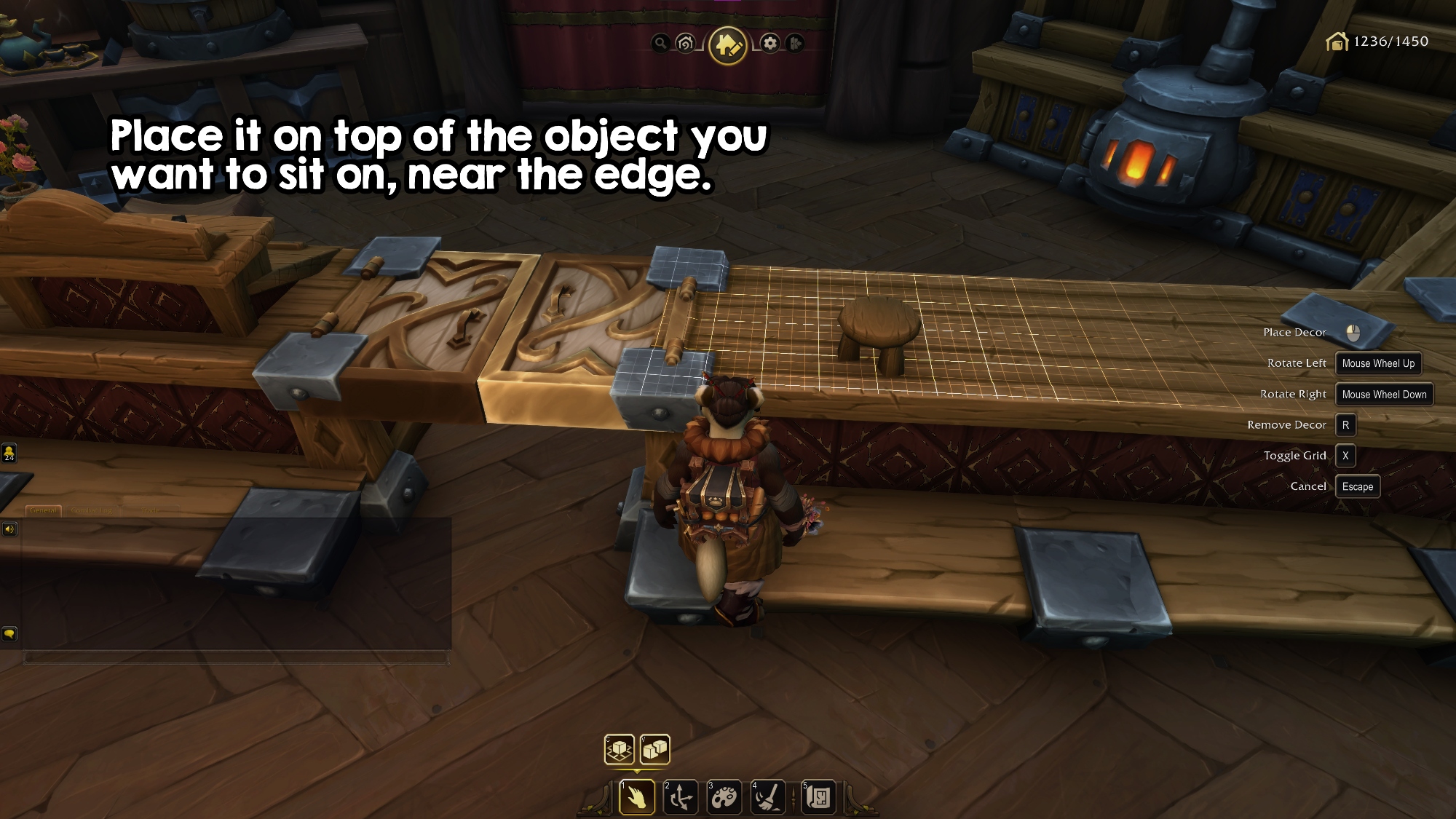Toggle the two-cubes collision button
The height and width of the screenshot is (819, 1456).
[655, 749]
